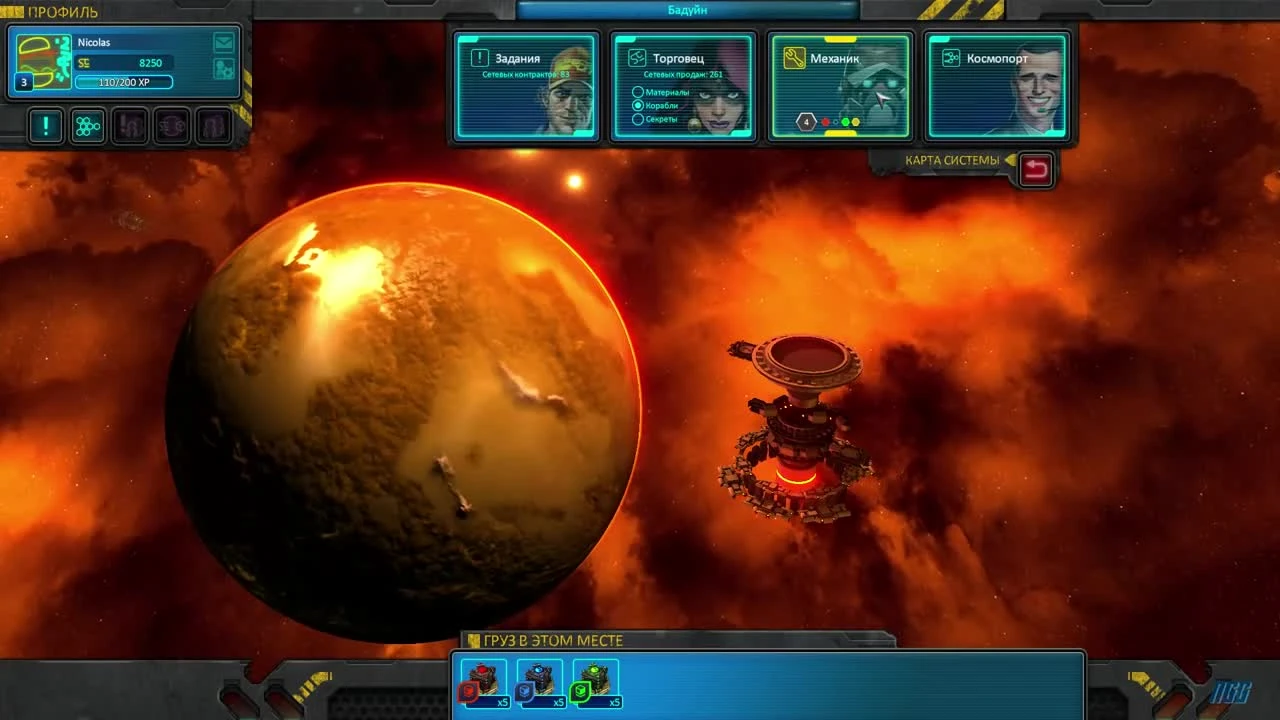Expand the Карта системы arrow
The width and height of the screenshot is (1280, 720).
1012,160
